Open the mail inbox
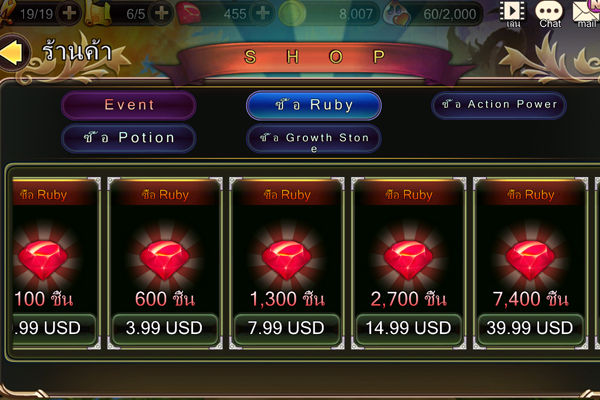The width and height of the screenshot is (600, 400). coord(585,13)
